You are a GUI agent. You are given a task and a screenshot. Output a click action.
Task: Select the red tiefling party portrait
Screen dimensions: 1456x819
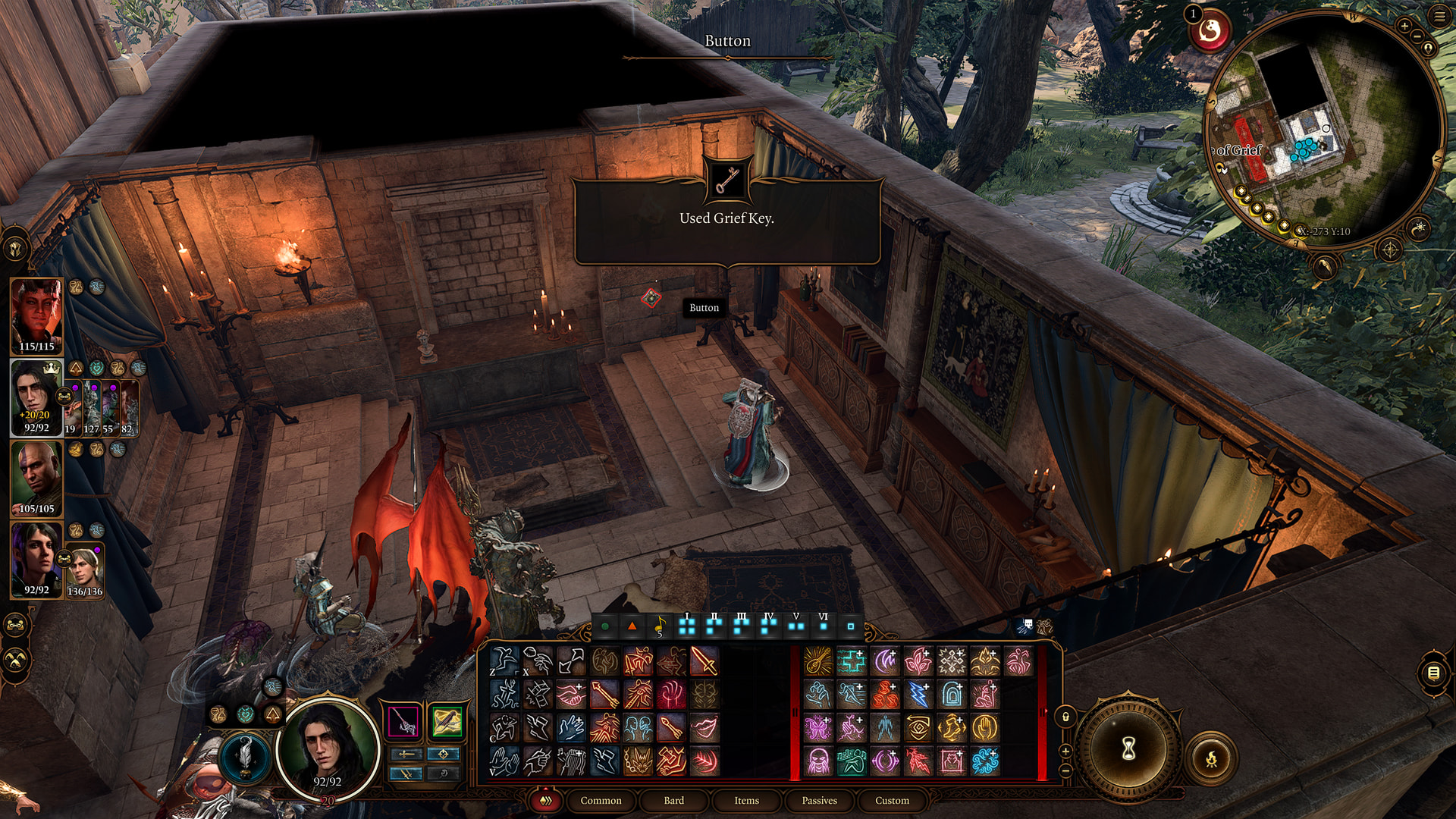click(36, 316)
